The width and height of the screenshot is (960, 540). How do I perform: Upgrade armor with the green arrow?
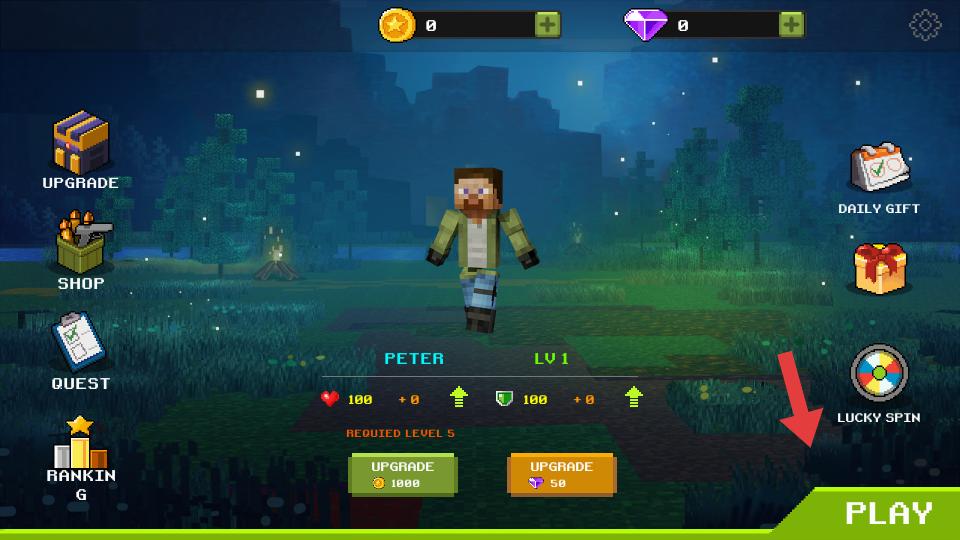pyautogui.click(x=634, y=398)
